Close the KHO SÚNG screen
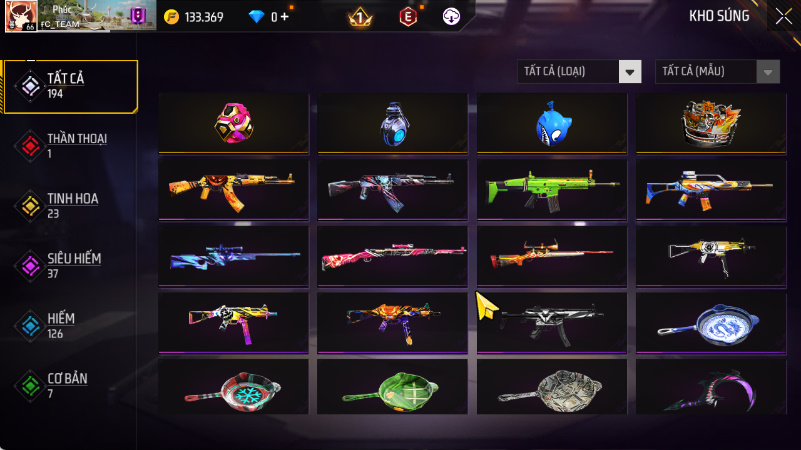The height and width of the screenshot is (450, 801). [783, 16]
